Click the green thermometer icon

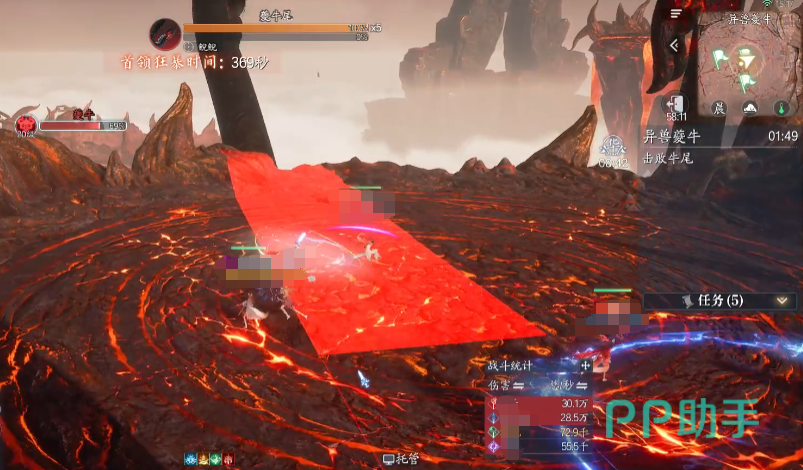pyautogui.click(x=781, y=108)
